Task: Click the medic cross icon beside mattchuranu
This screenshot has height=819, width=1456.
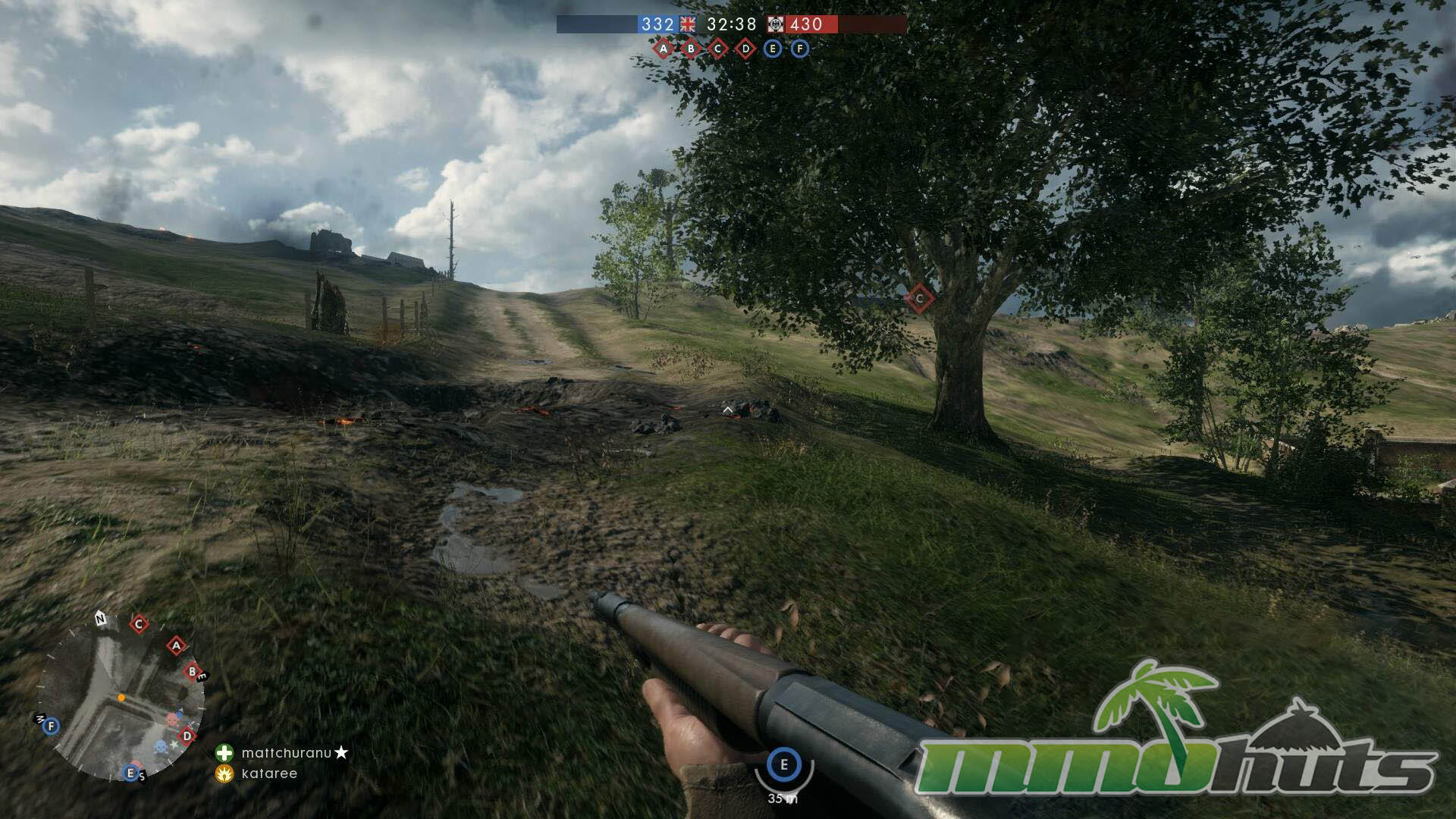Action: click(x=224, y=753)
